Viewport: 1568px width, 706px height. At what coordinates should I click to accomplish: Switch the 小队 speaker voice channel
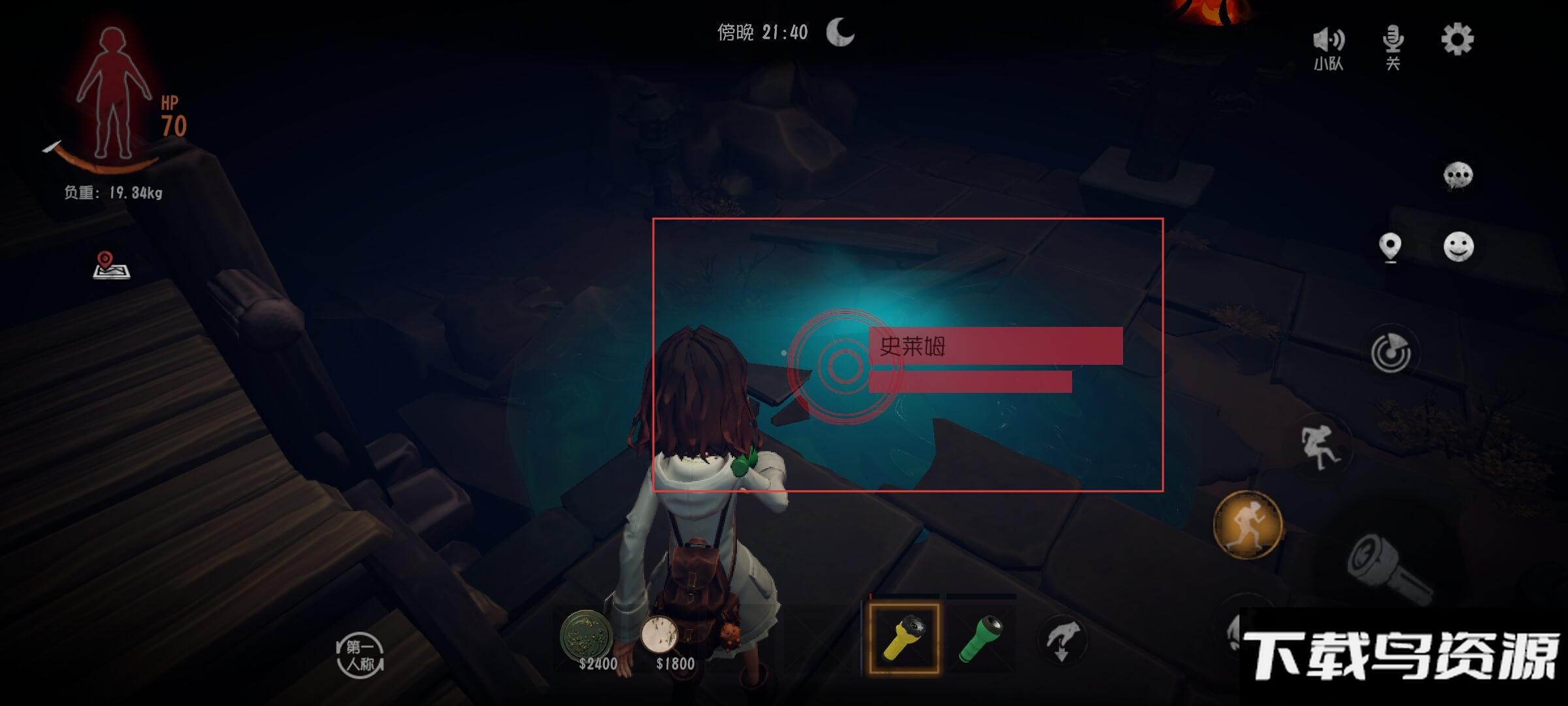tap(1328, 47)
